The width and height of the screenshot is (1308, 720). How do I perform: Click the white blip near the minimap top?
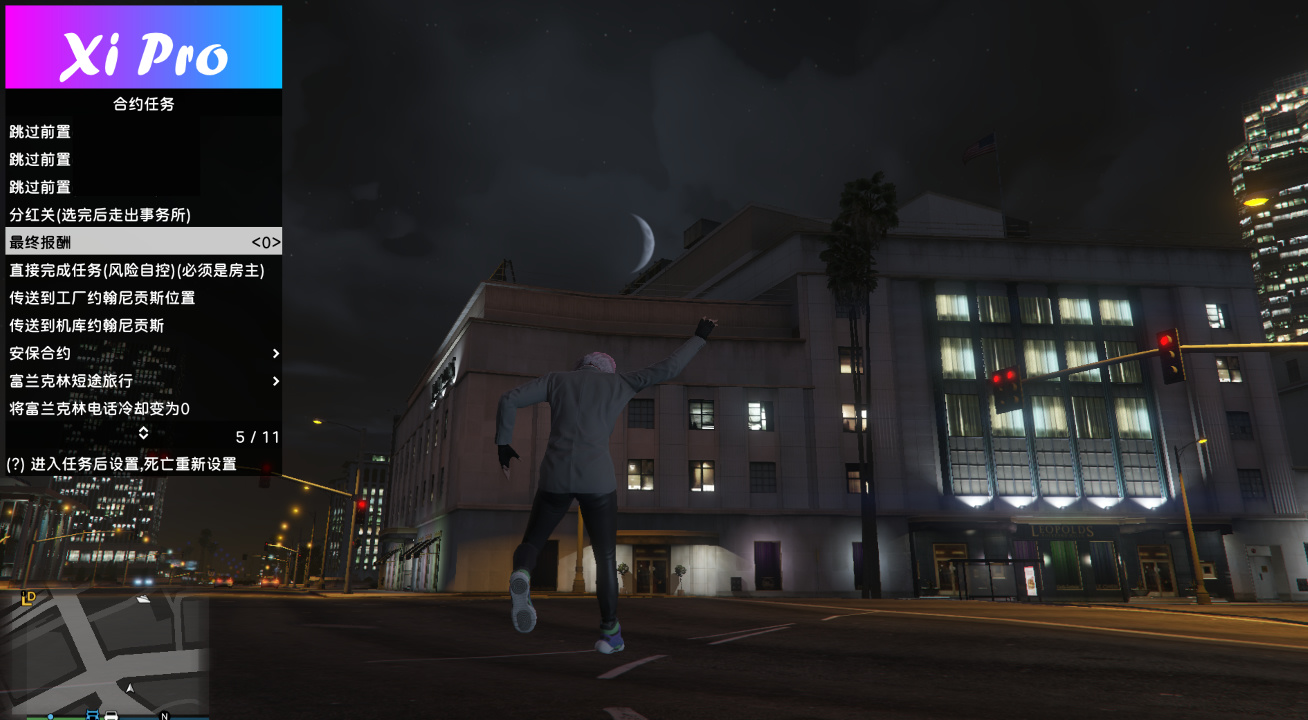click(143, 598)
